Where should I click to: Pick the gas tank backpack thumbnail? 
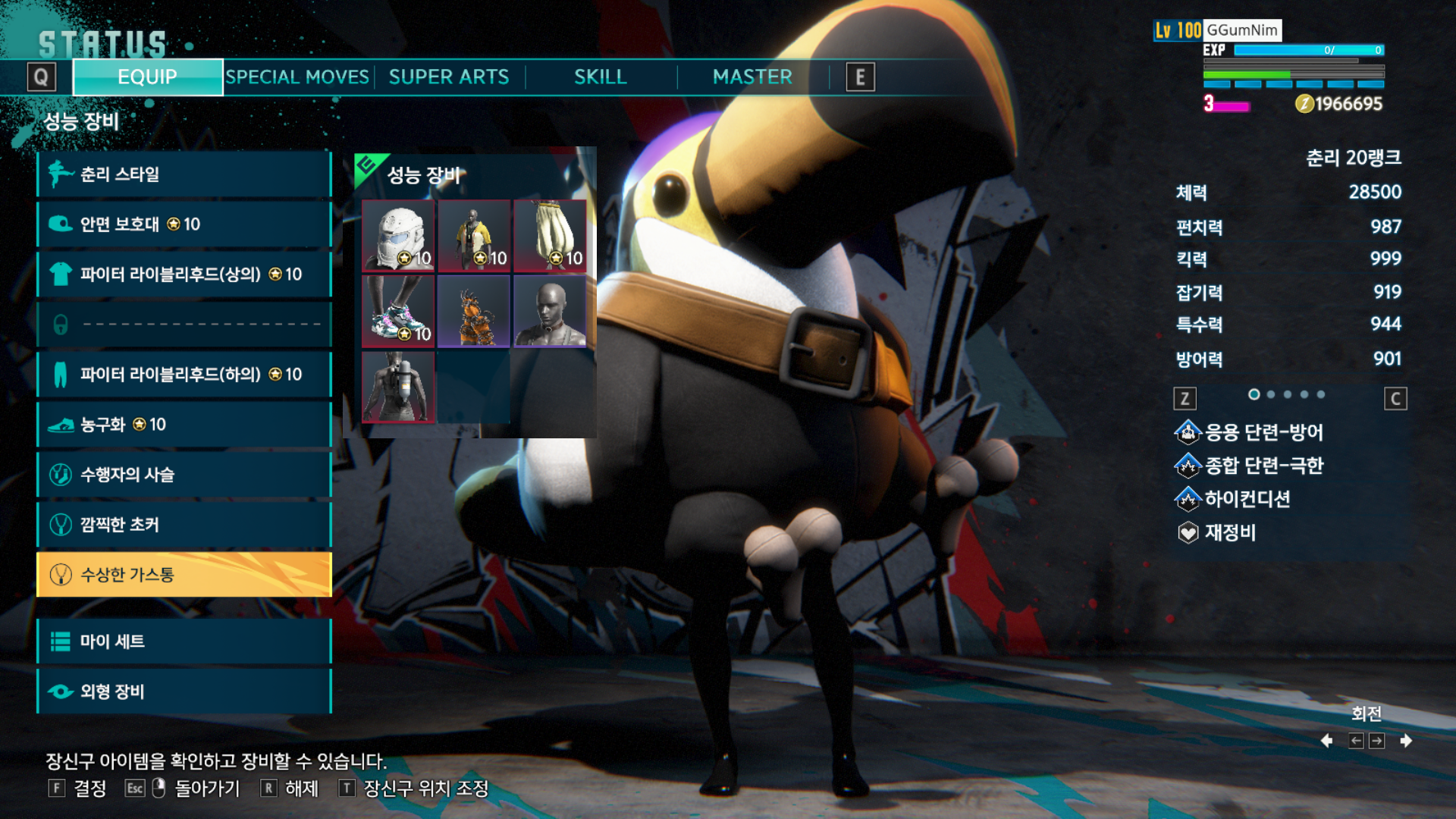398,388
